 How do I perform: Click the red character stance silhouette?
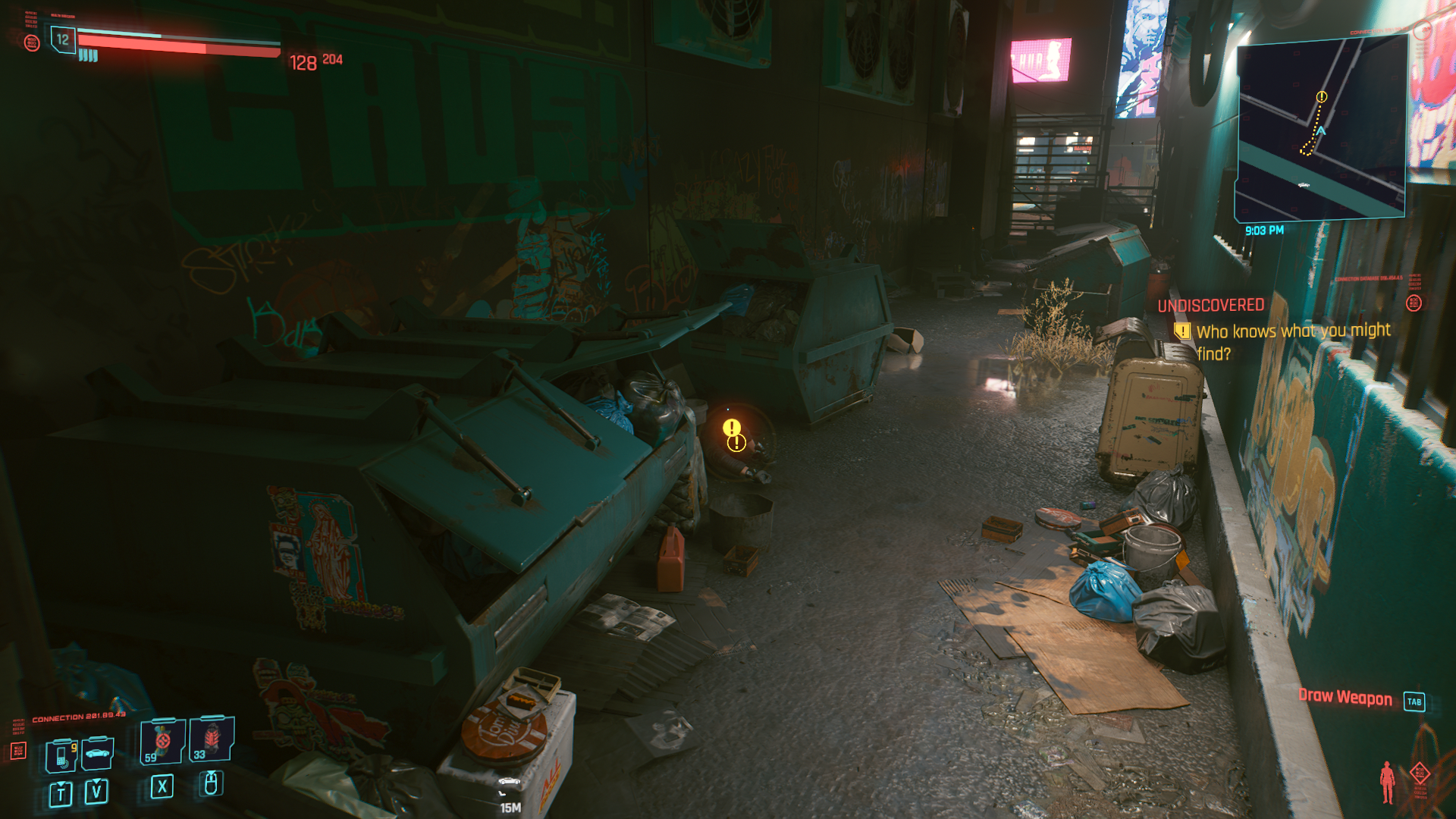tap(1387, 781)
